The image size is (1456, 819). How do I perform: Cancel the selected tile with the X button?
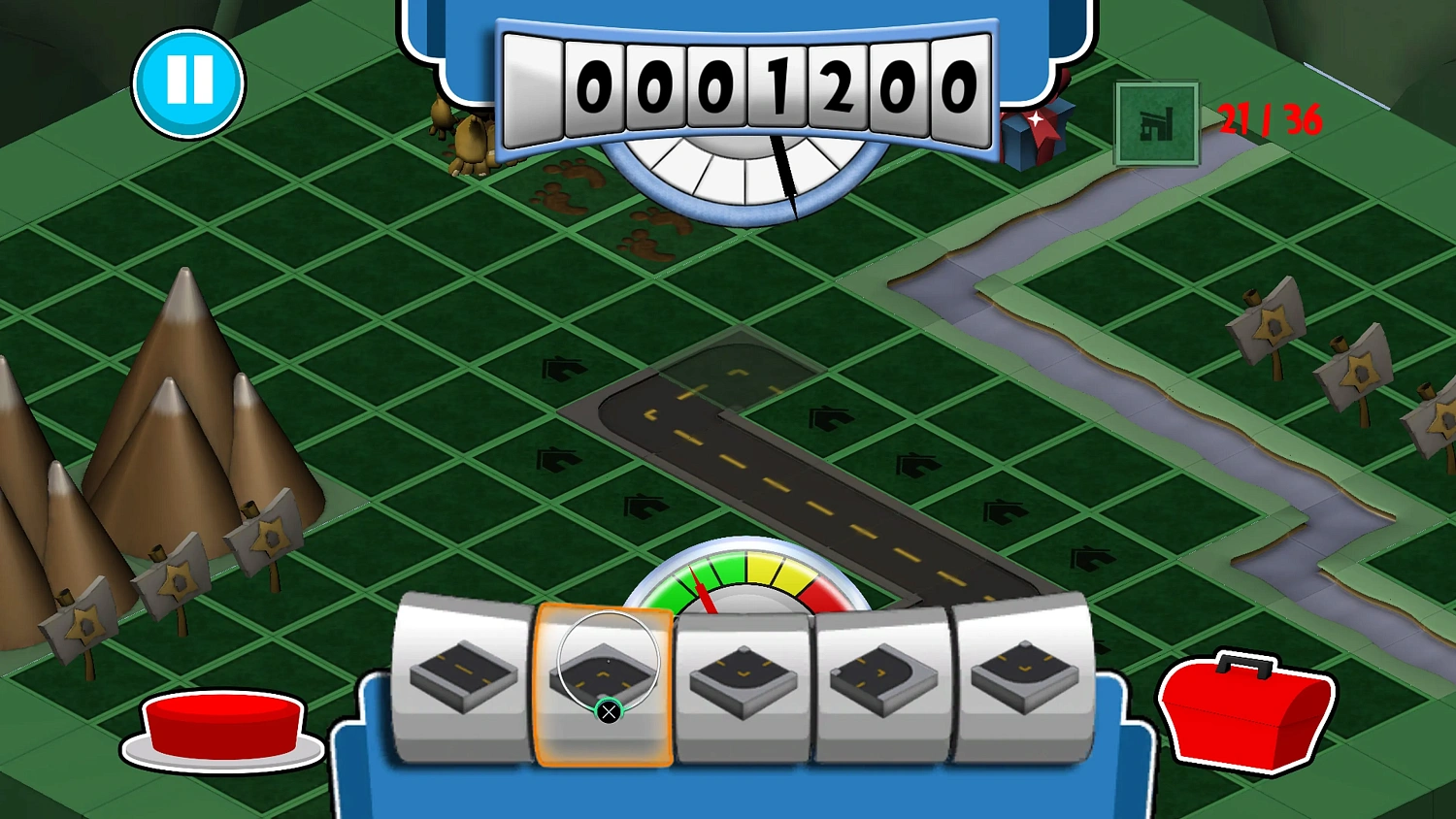click(608, 713)
